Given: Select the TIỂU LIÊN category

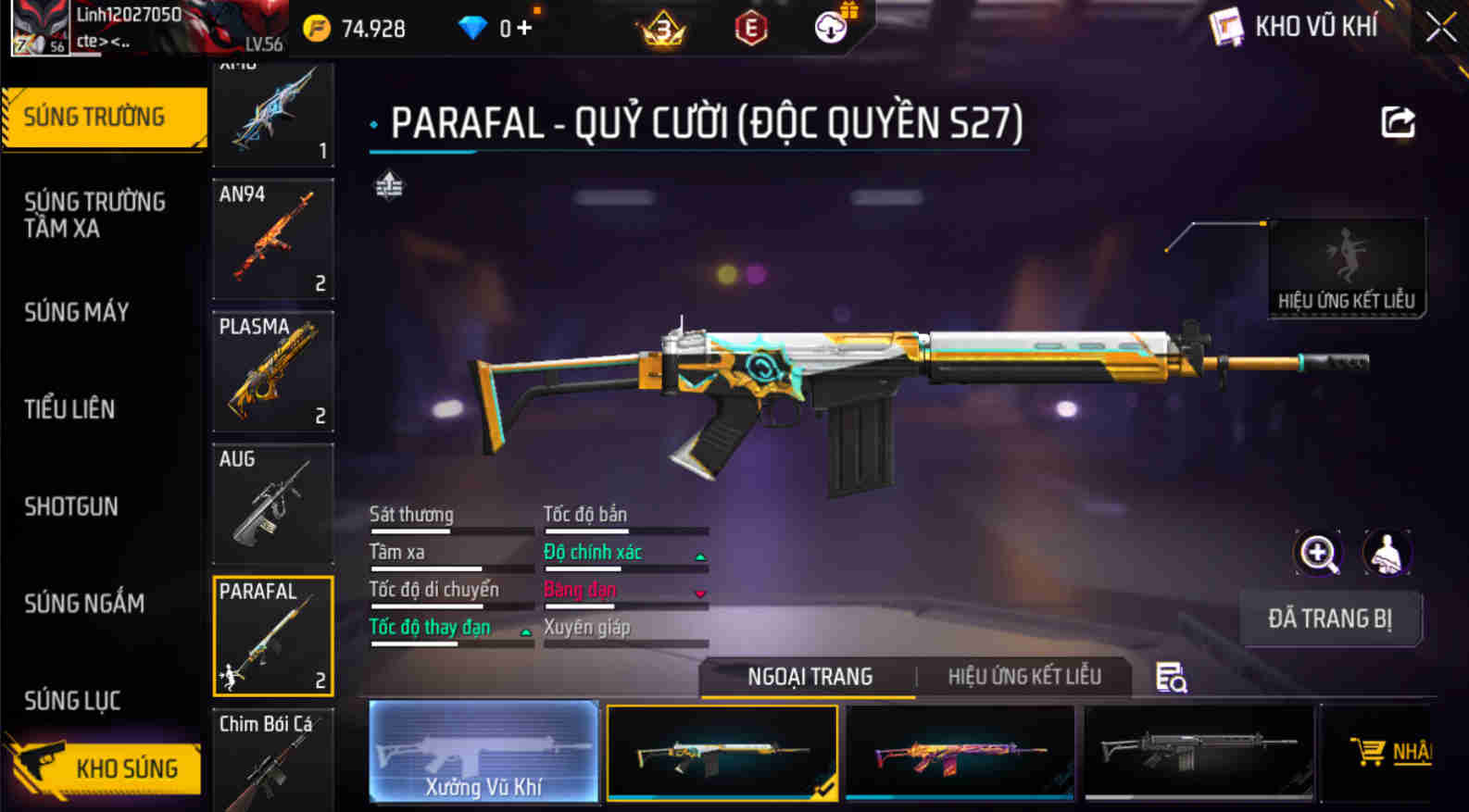Looking at the screenshot, I should (x=69, y=409).
